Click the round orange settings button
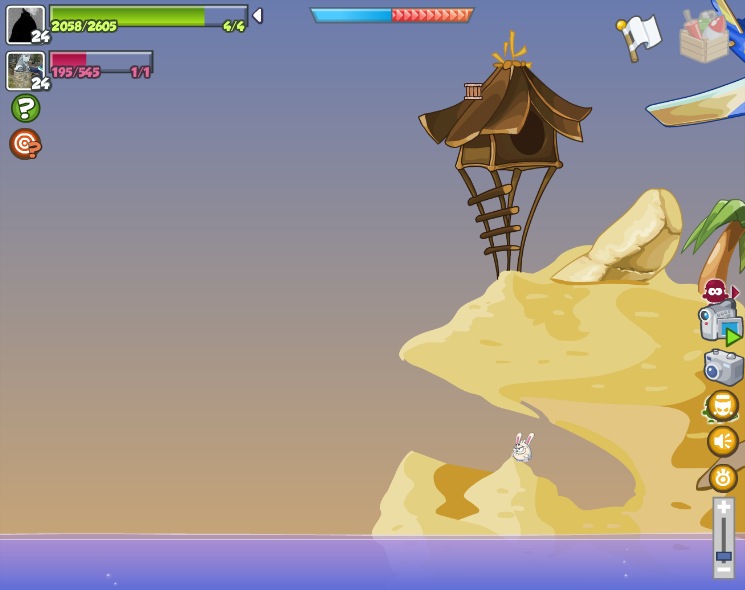The image size is (745, 590). point(722,478)
